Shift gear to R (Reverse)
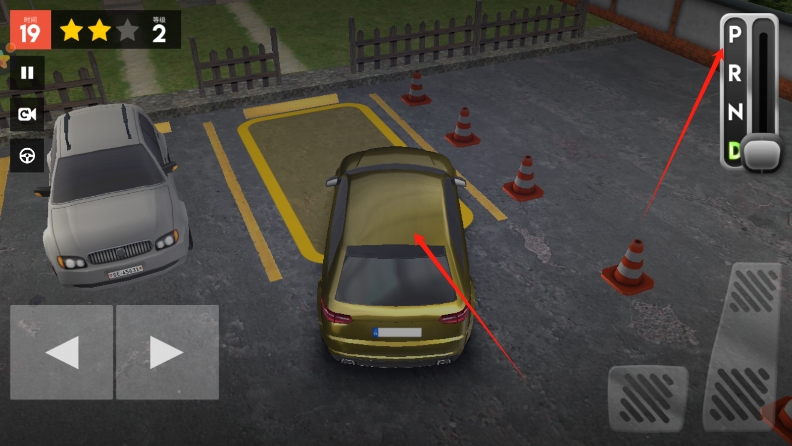This screenshot has height=446, width=792. 735,73
